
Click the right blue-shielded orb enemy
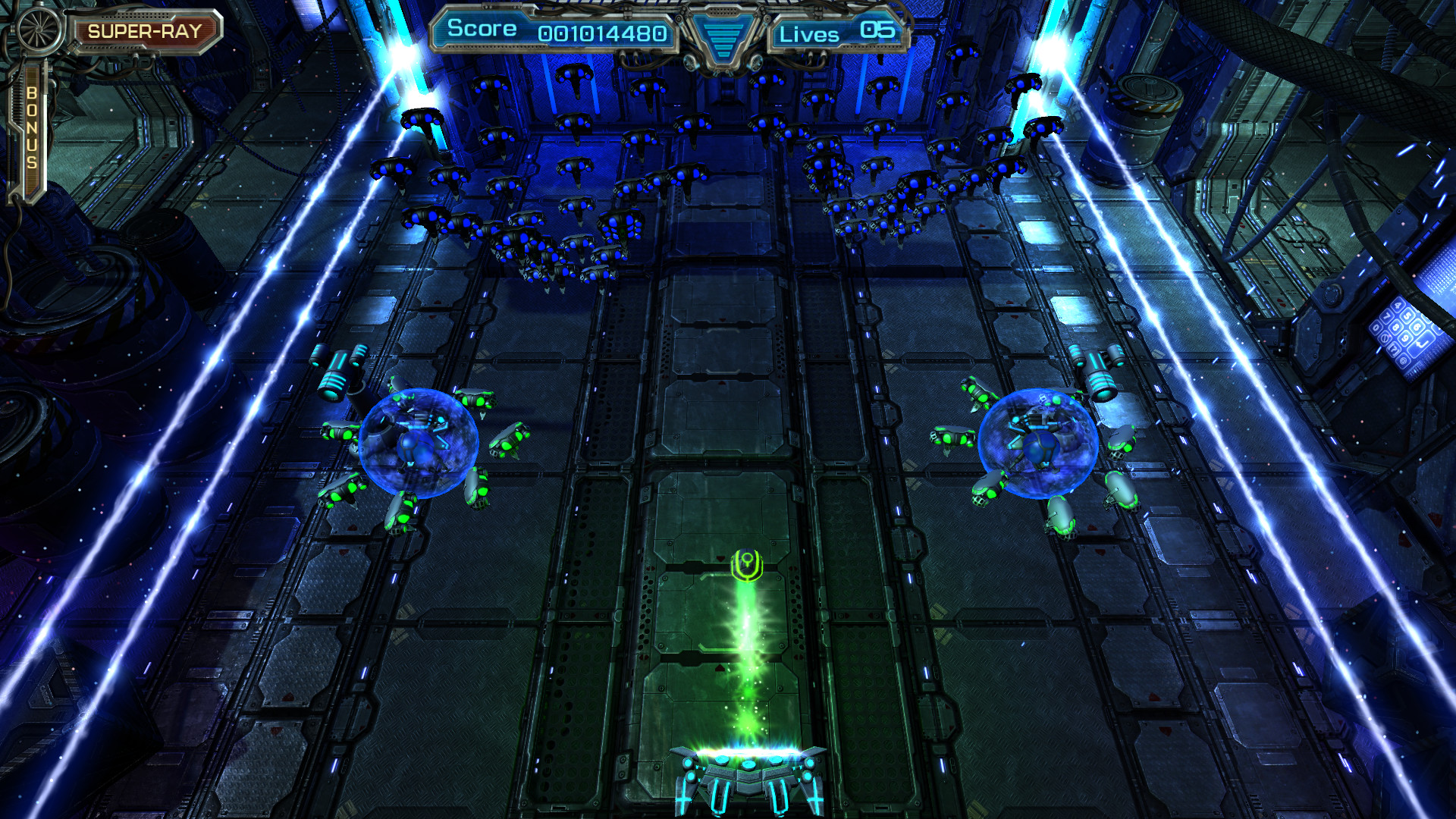[1039, 444]
